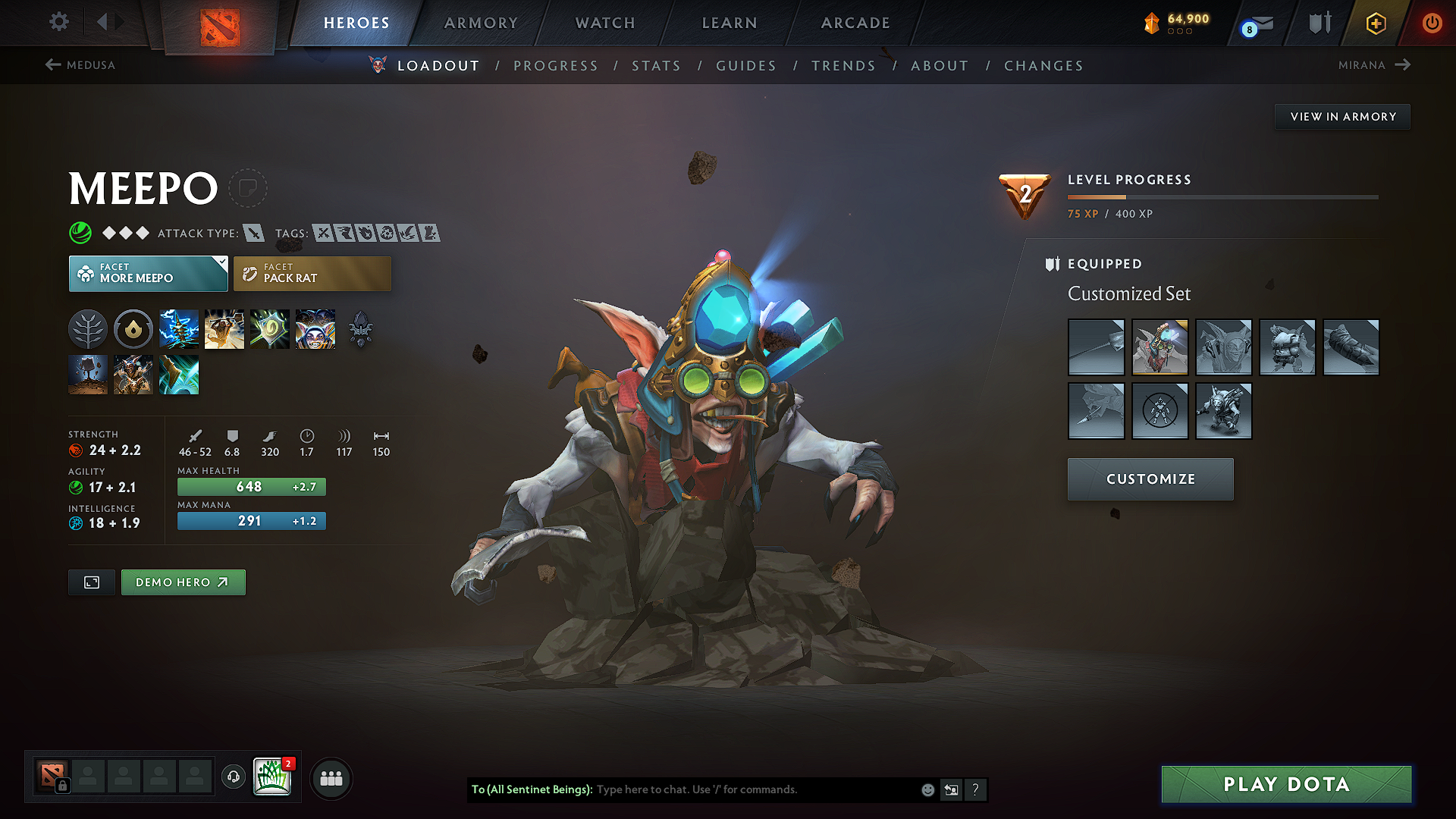Image resolution: width=1456 pixels, height=819 pixels.
Task: Open the find party members menu
Action: click(331, 777)
